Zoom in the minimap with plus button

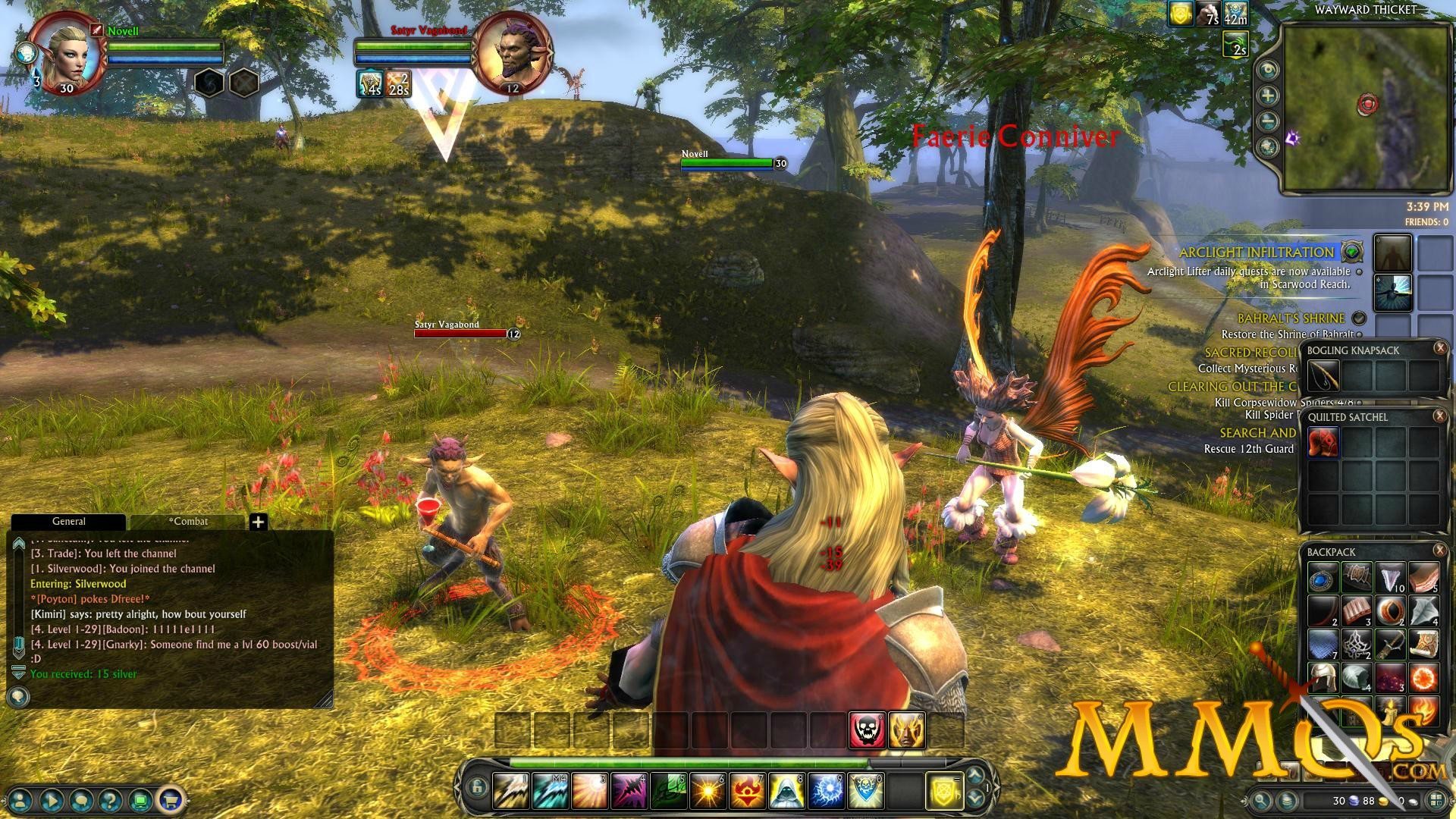[1268, 96]
